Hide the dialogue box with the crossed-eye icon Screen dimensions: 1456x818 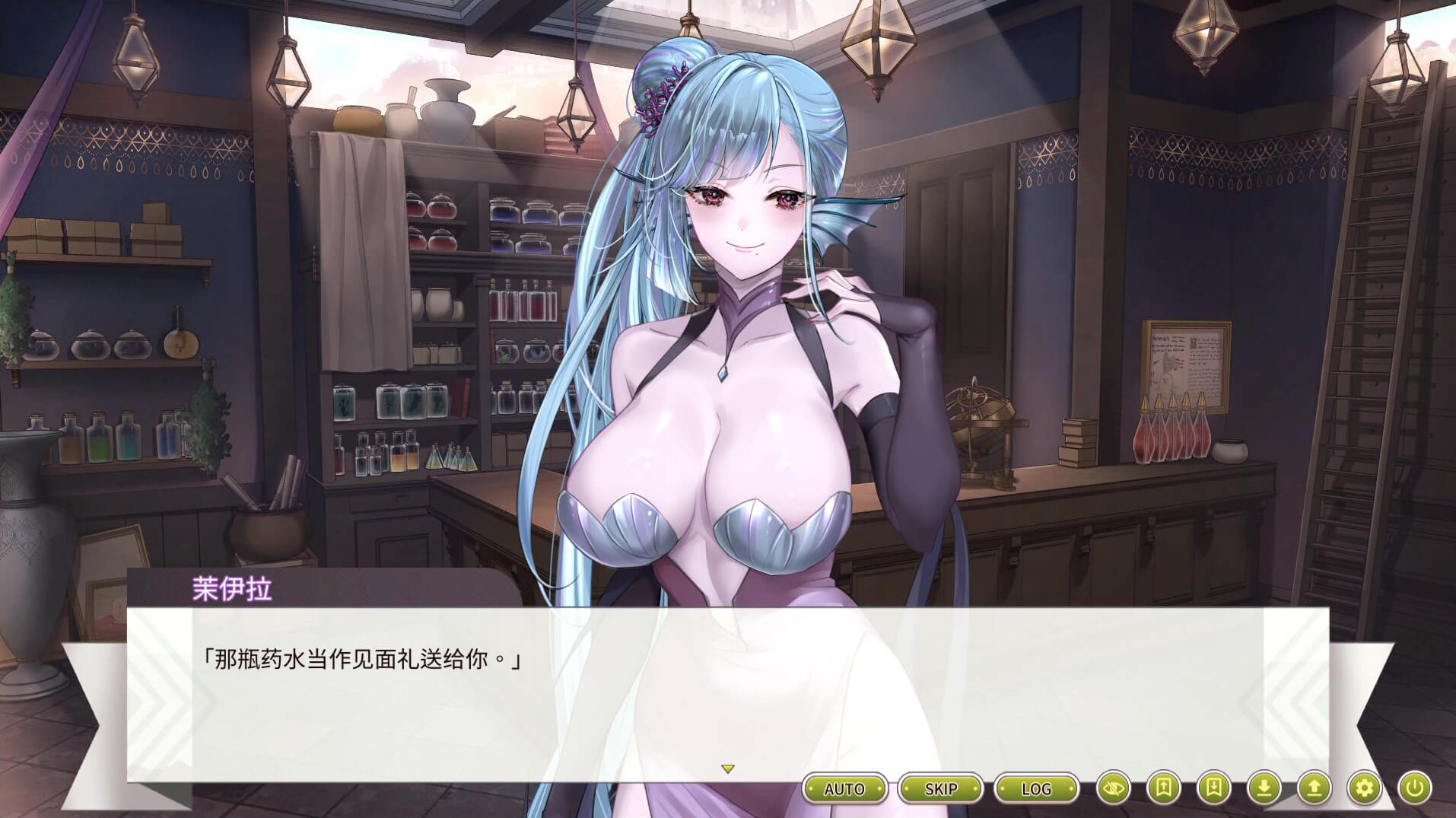1114,788
